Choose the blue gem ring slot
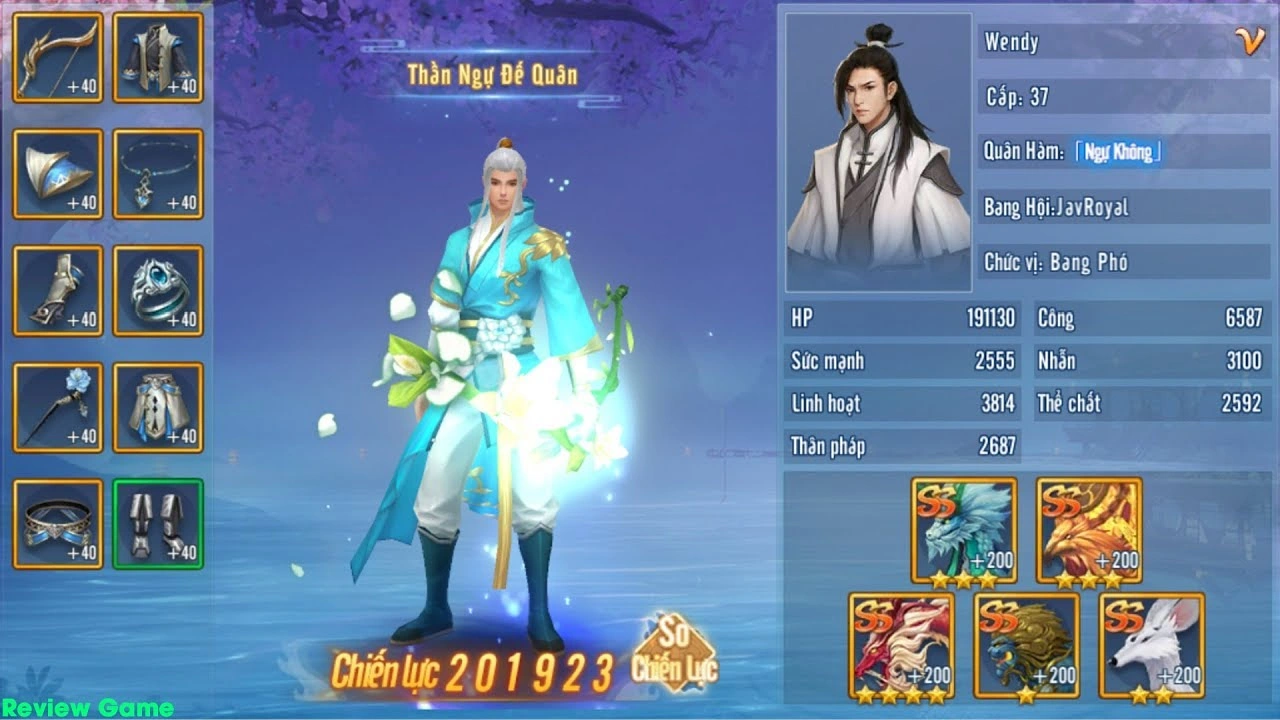The width and height of the screenshot is (1280, 720). point(158,291)
